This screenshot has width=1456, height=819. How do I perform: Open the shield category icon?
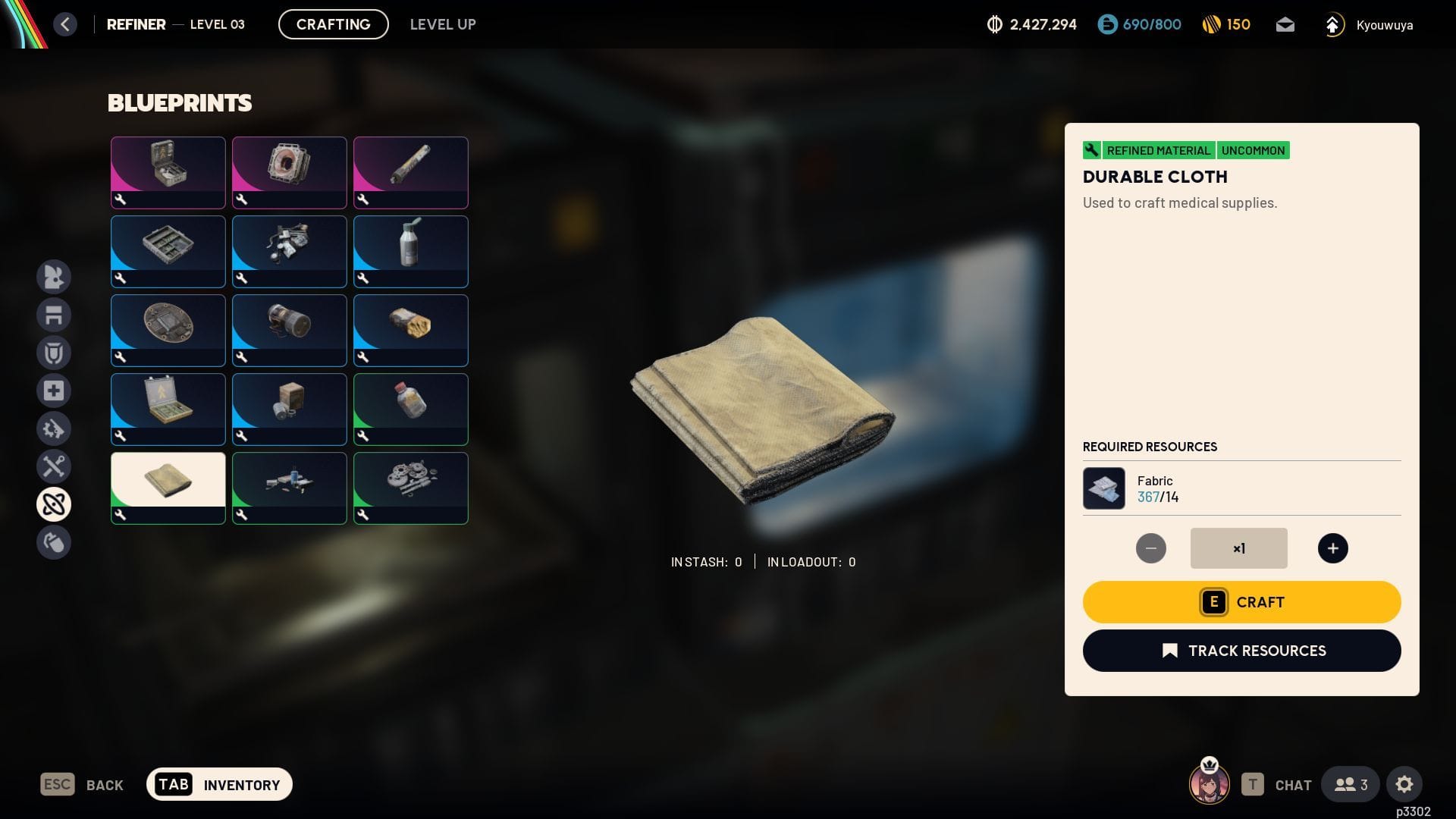(54, 353)
